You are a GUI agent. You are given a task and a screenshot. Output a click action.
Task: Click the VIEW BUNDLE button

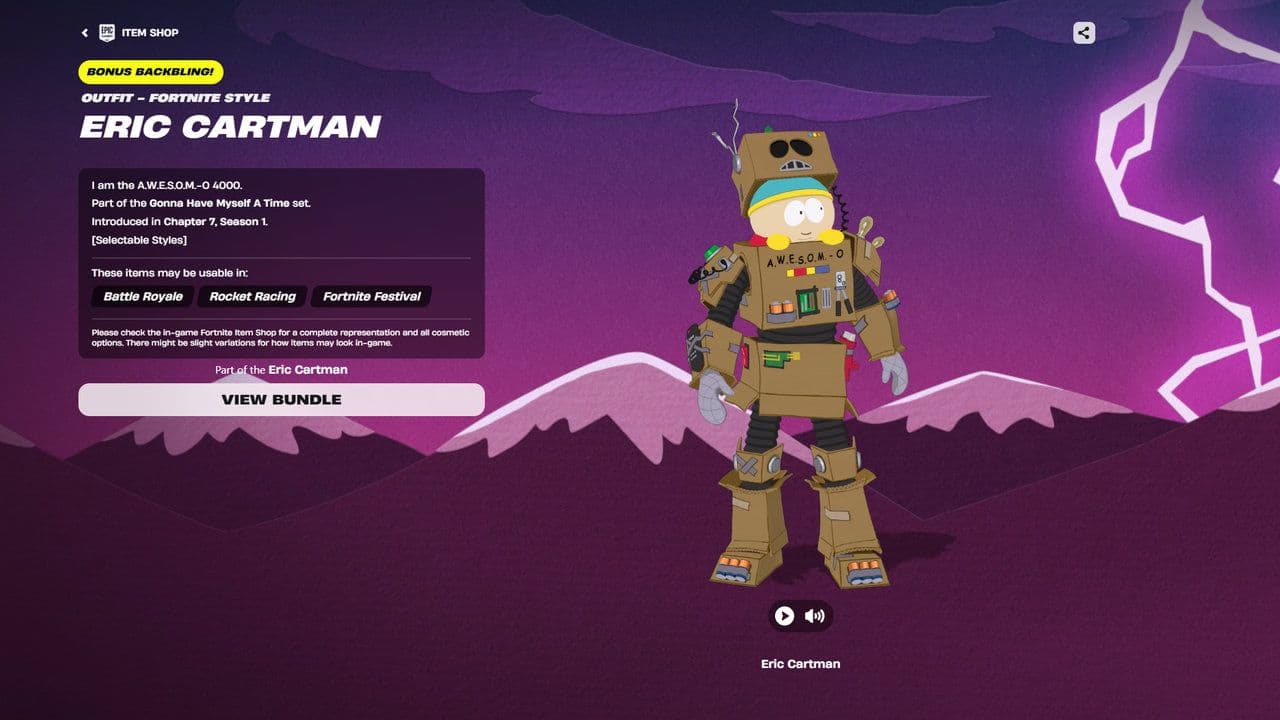click(279, 399)
